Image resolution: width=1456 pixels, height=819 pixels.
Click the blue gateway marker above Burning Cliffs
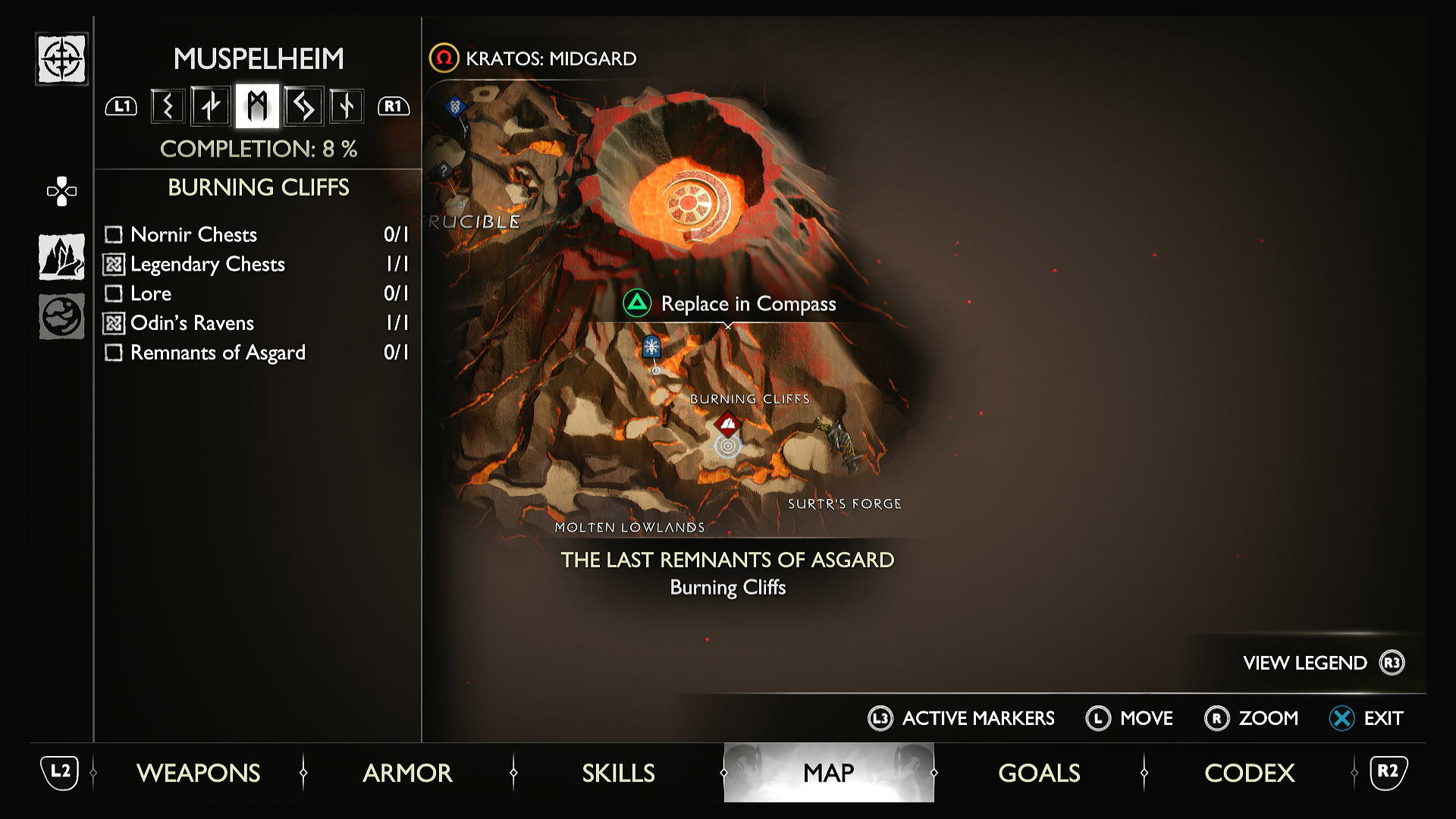(x=651, y=347)
